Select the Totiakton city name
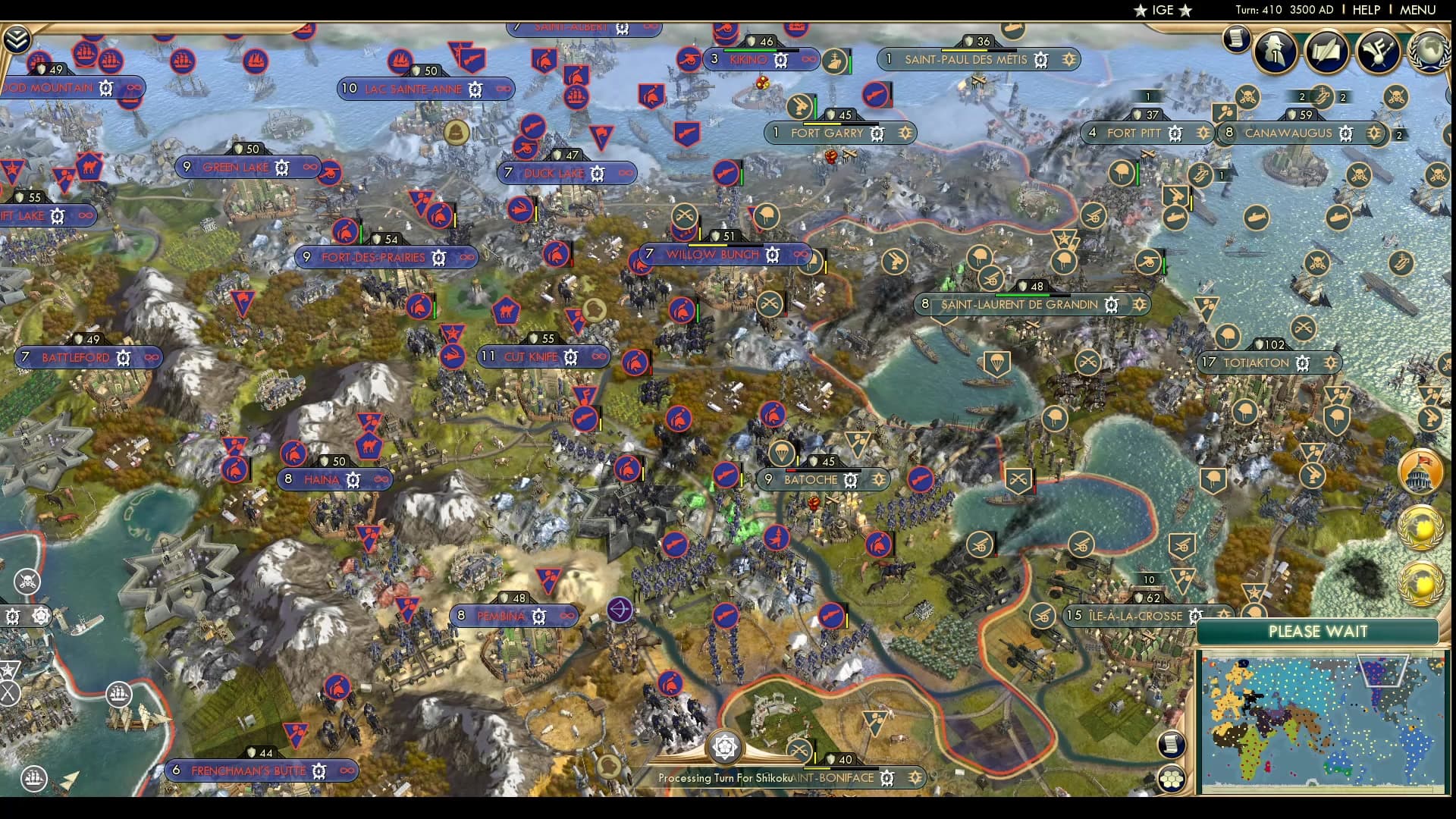Image resolution: width=1456 pixels, height=819 pixels. [1257, 362]
